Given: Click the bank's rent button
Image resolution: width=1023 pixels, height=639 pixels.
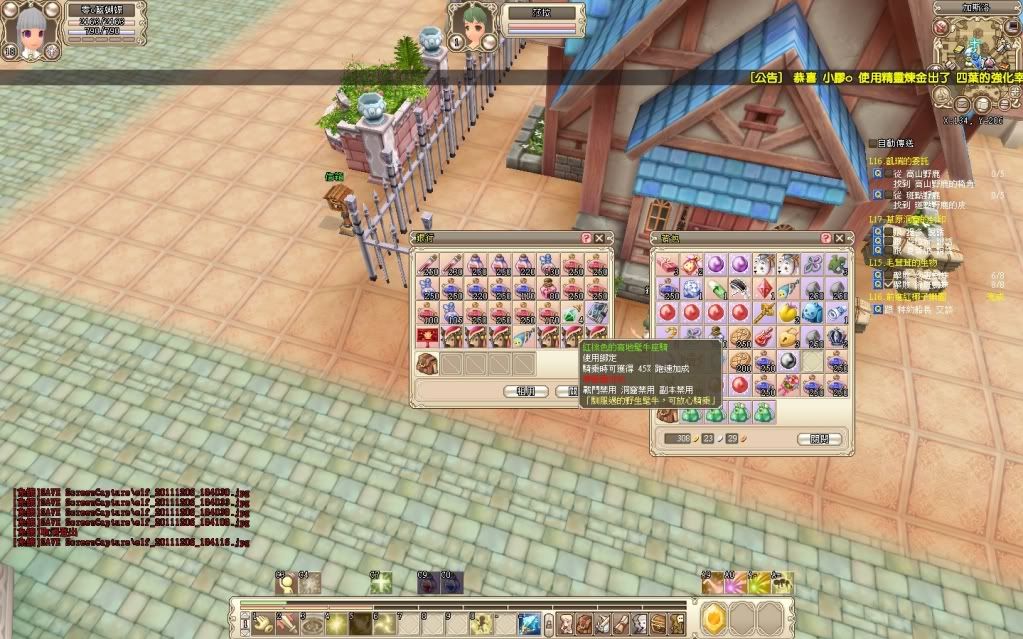Looking at the screenshot, I should tap(526, 391).
